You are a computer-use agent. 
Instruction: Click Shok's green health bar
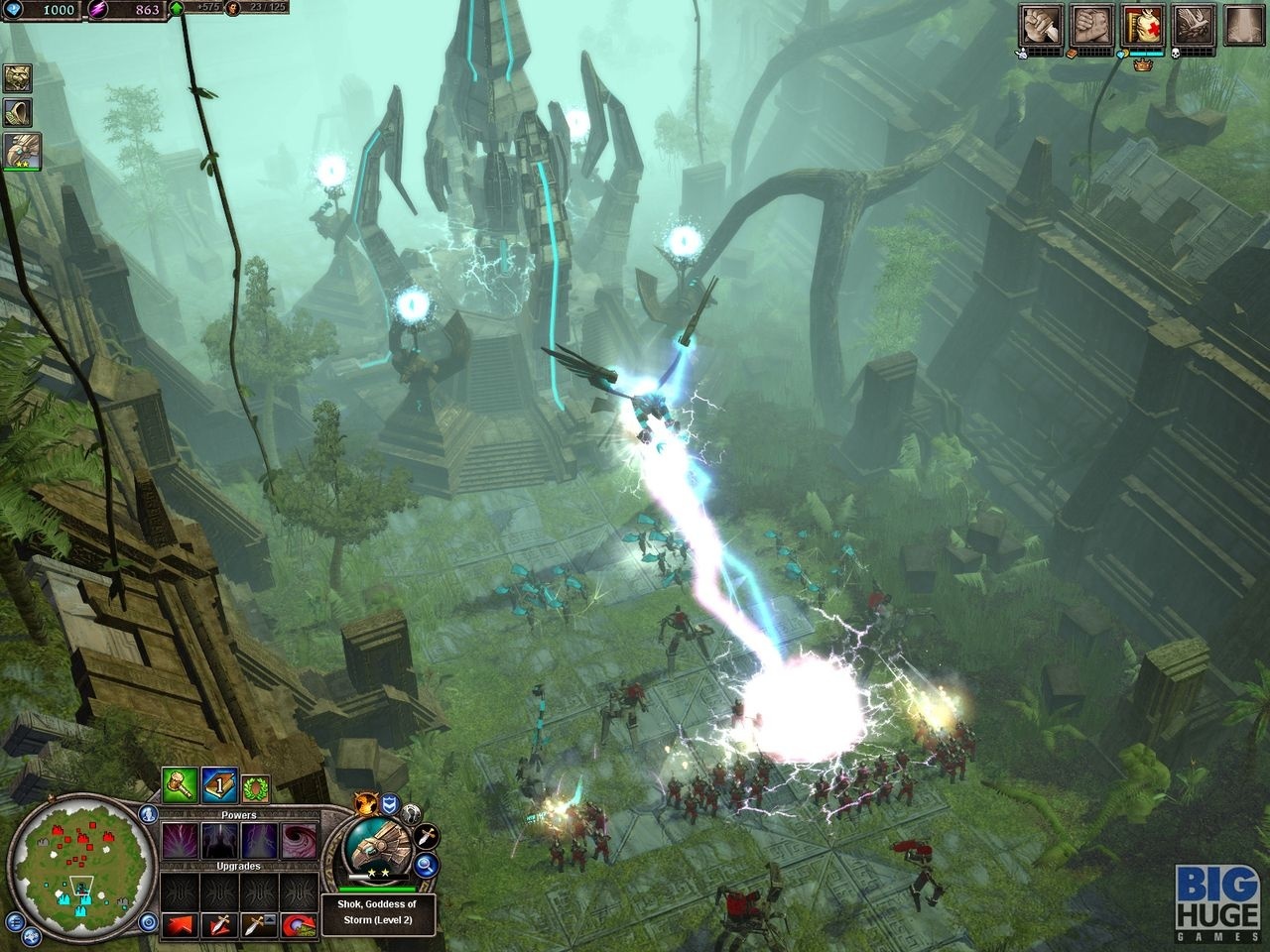378,890
